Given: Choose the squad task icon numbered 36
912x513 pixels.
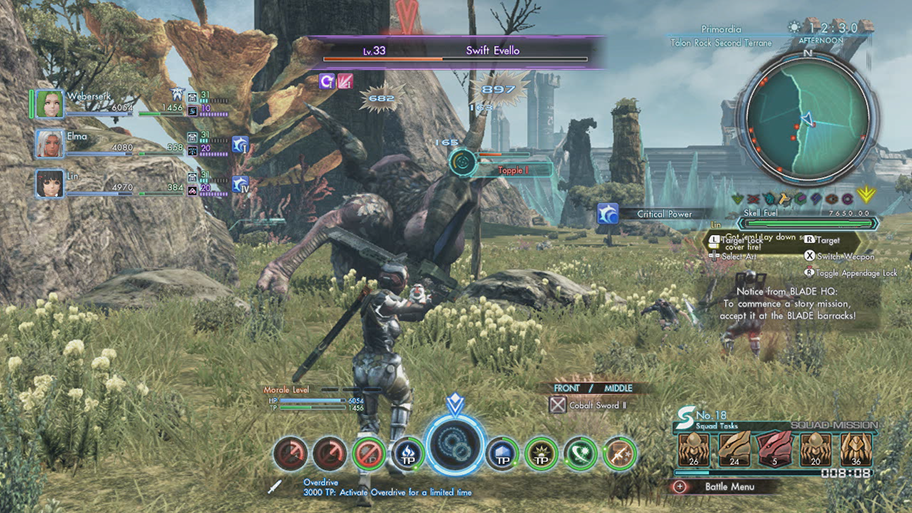Looking at the screenshot, I should pos(853,449).
